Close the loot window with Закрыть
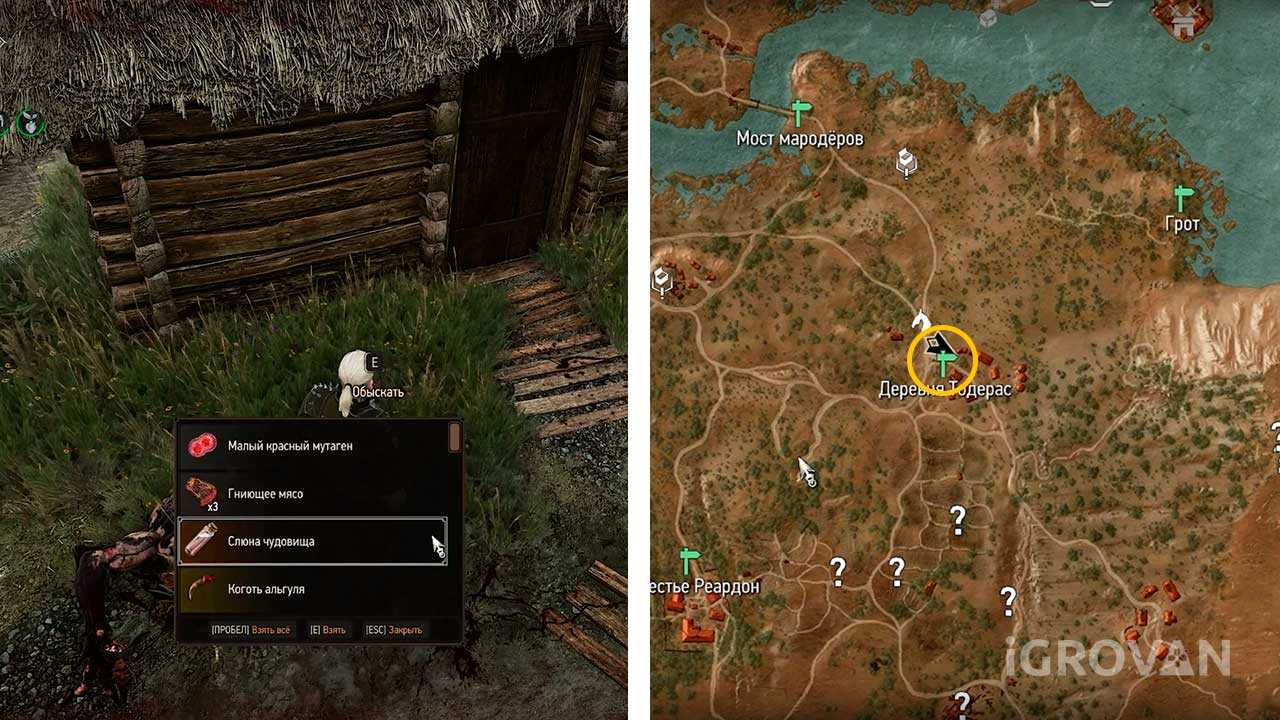1280x720 pixels. 394,630
